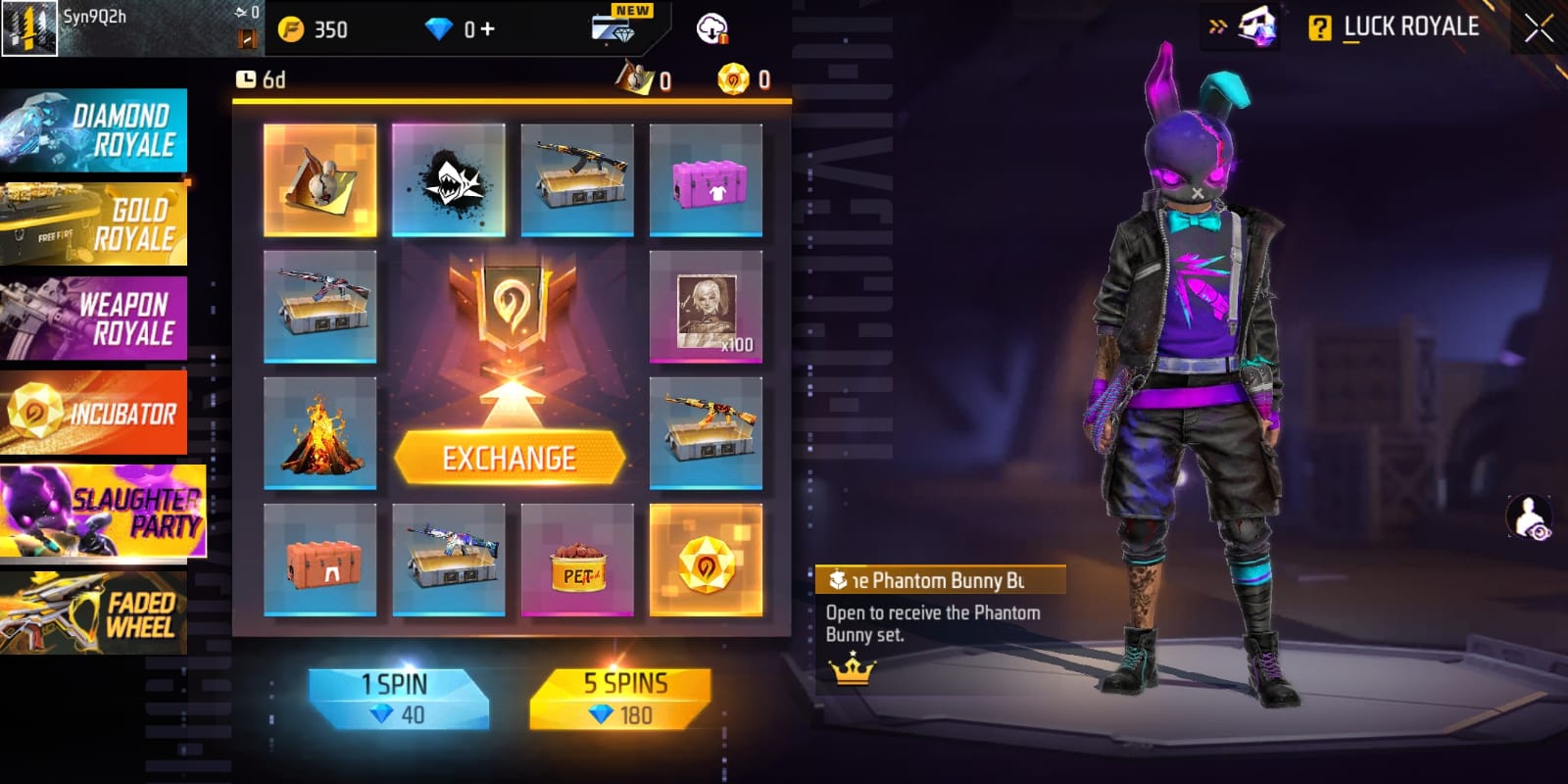Open the Diamond Royale tab
This screenshot has width=1568, height=784.
point(94,129)
